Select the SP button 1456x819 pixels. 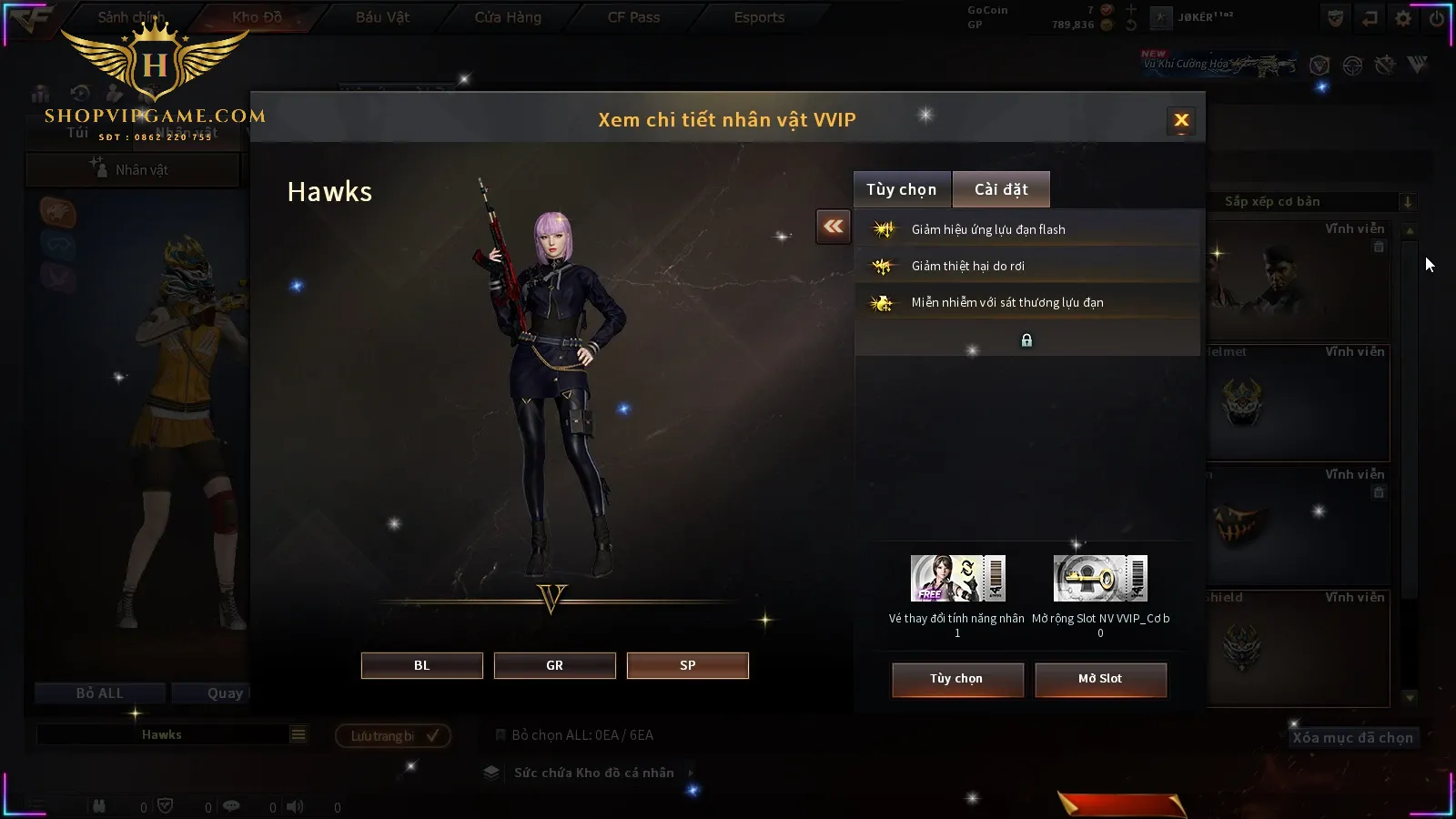[688, 665]
